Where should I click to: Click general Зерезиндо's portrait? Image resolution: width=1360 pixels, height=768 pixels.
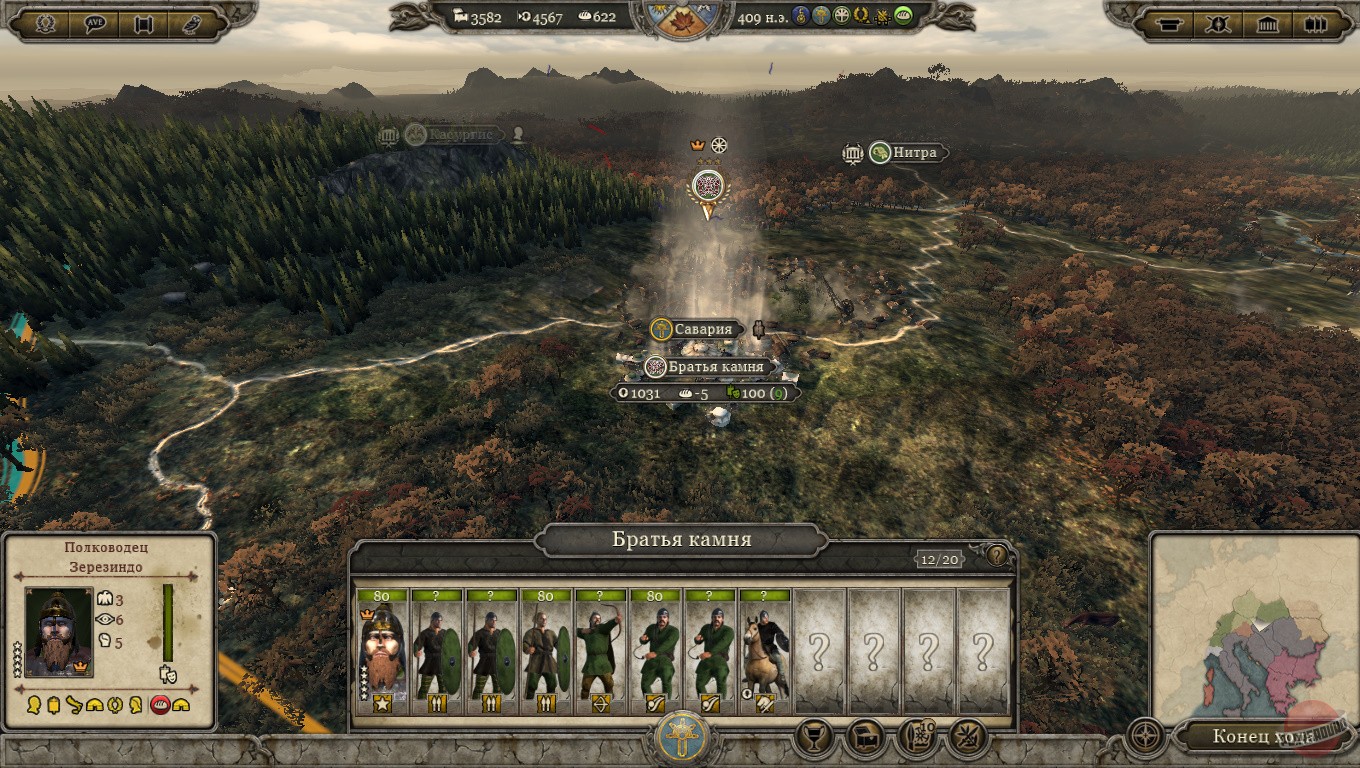click(x=59, y=632)
